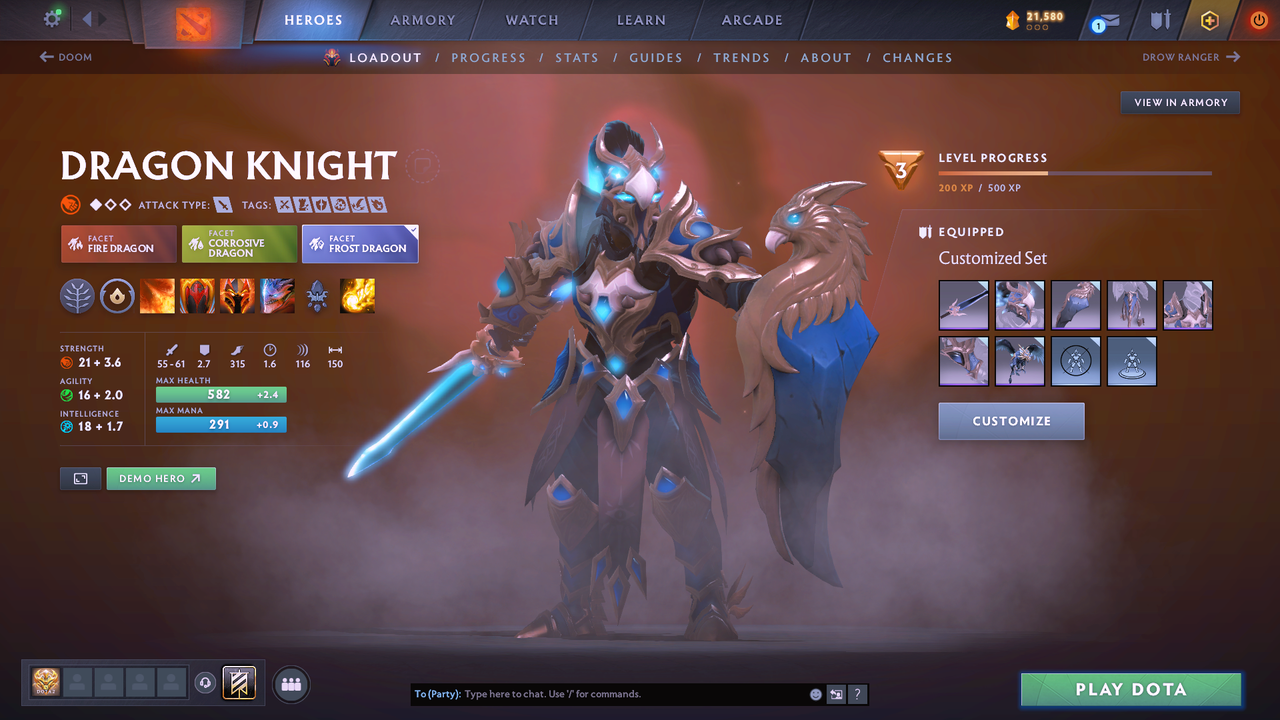The width and height of the screenshot is (1280, 720).
Task: Switch to the Corrosive Dragon facet
Action: pyautogui.click(x=239, y=243)
